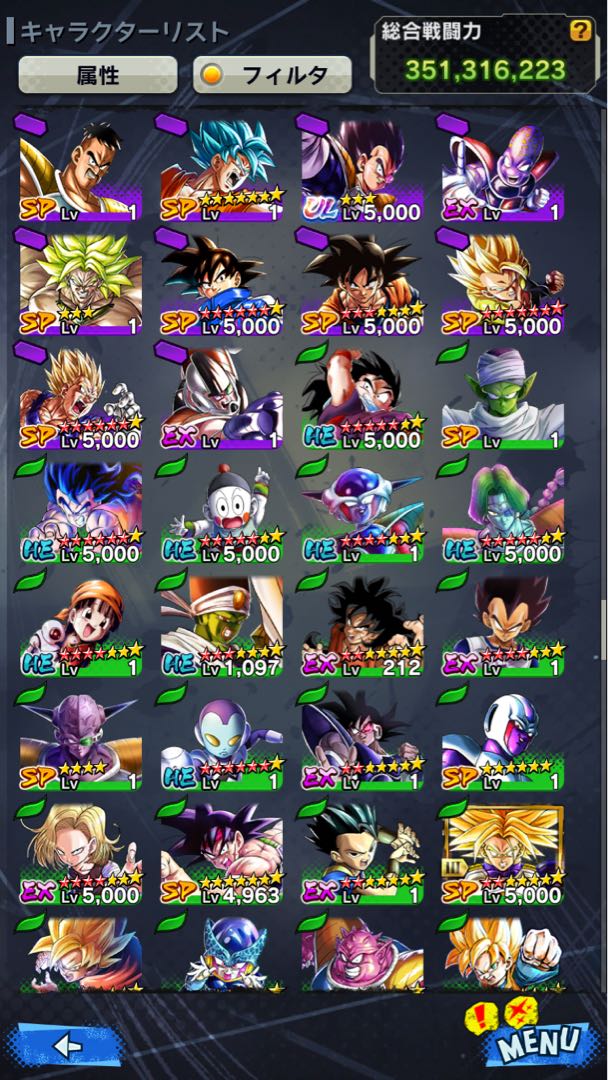Choose the Piccolo SP character tile

point(503,397)
